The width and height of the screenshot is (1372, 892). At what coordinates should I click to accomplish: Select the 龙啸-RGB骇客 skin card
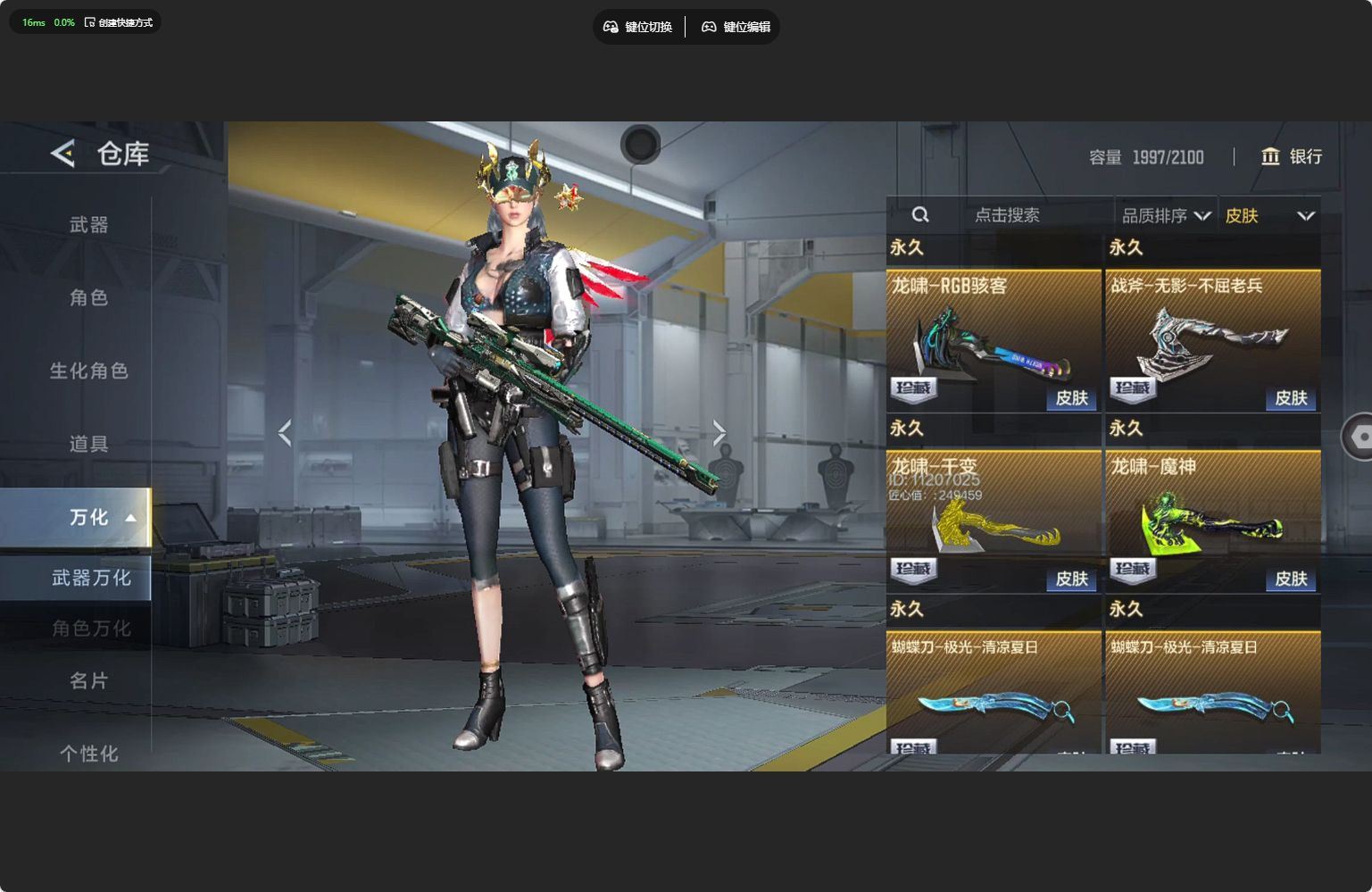(x=993, y=340)
